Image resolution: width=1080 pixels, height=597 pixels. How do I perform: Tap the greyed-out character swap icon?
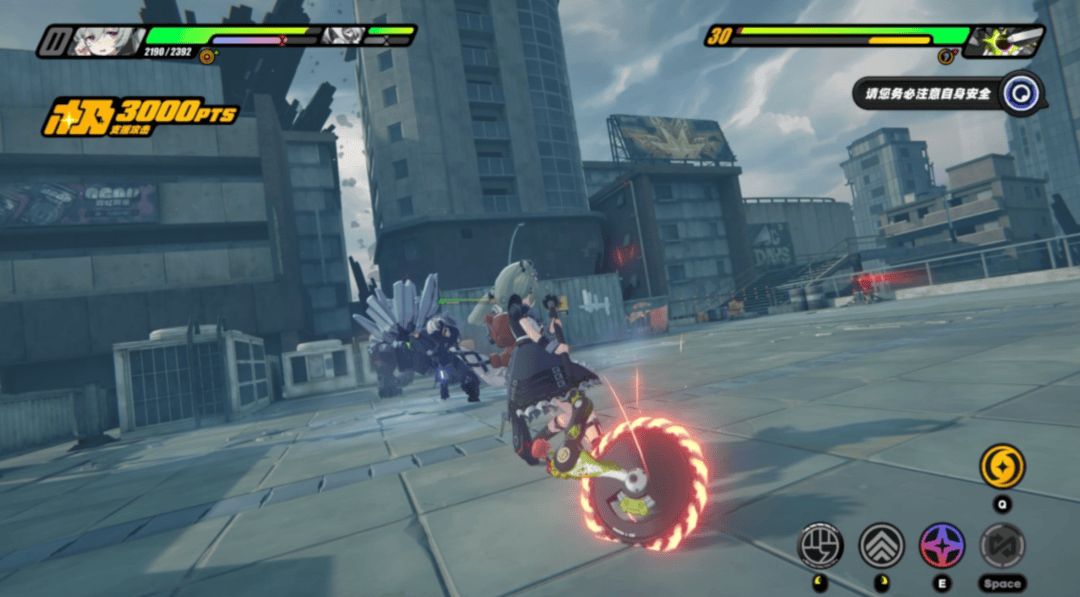point(1002,545)
